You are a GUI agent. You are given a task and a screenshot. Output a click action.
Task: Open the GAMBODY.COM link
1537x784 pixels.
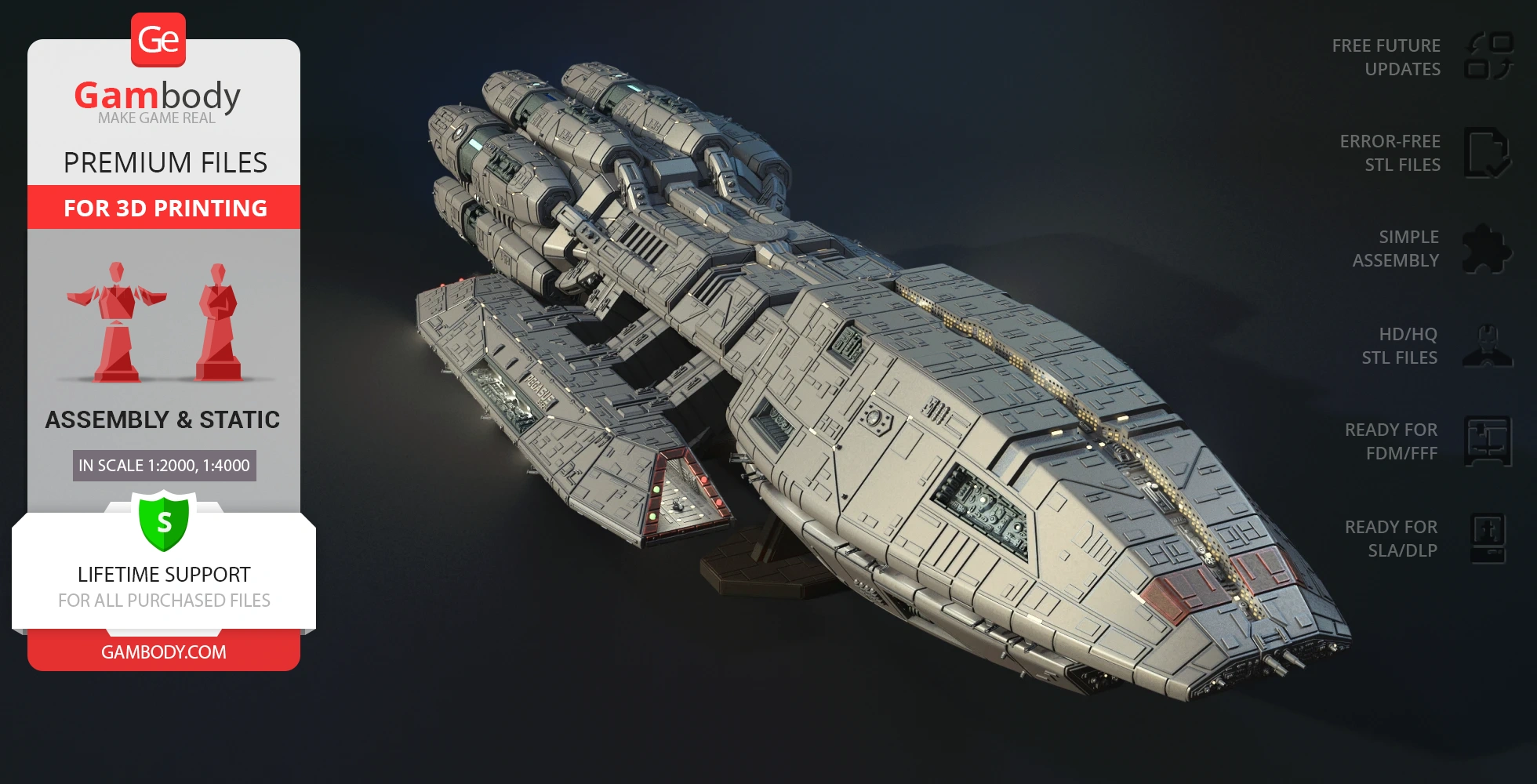(164, 652)
